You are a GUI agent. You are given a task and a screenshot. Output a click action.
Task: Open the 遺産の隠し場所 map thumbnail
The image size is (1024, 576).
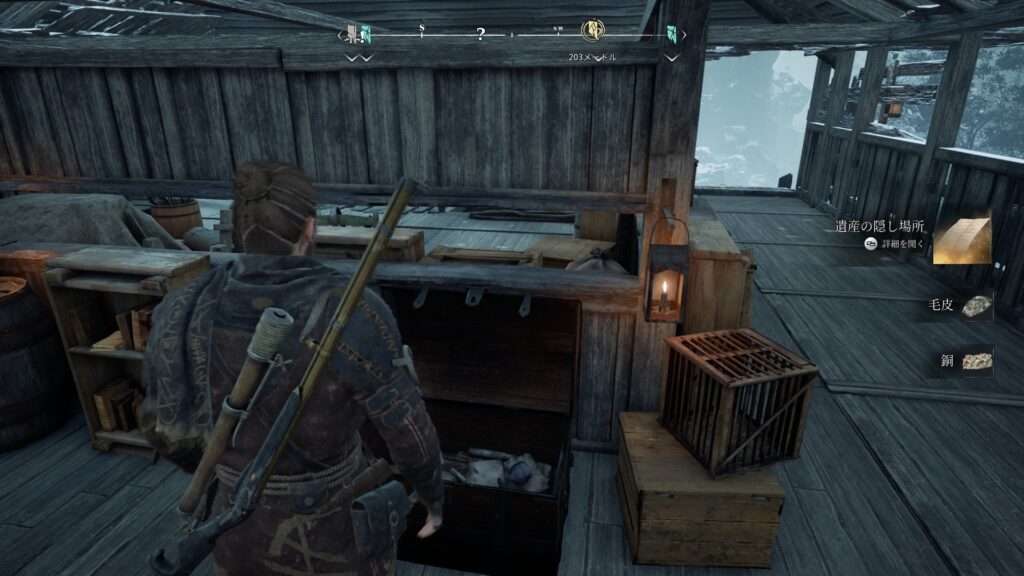(x=961, y=237)
